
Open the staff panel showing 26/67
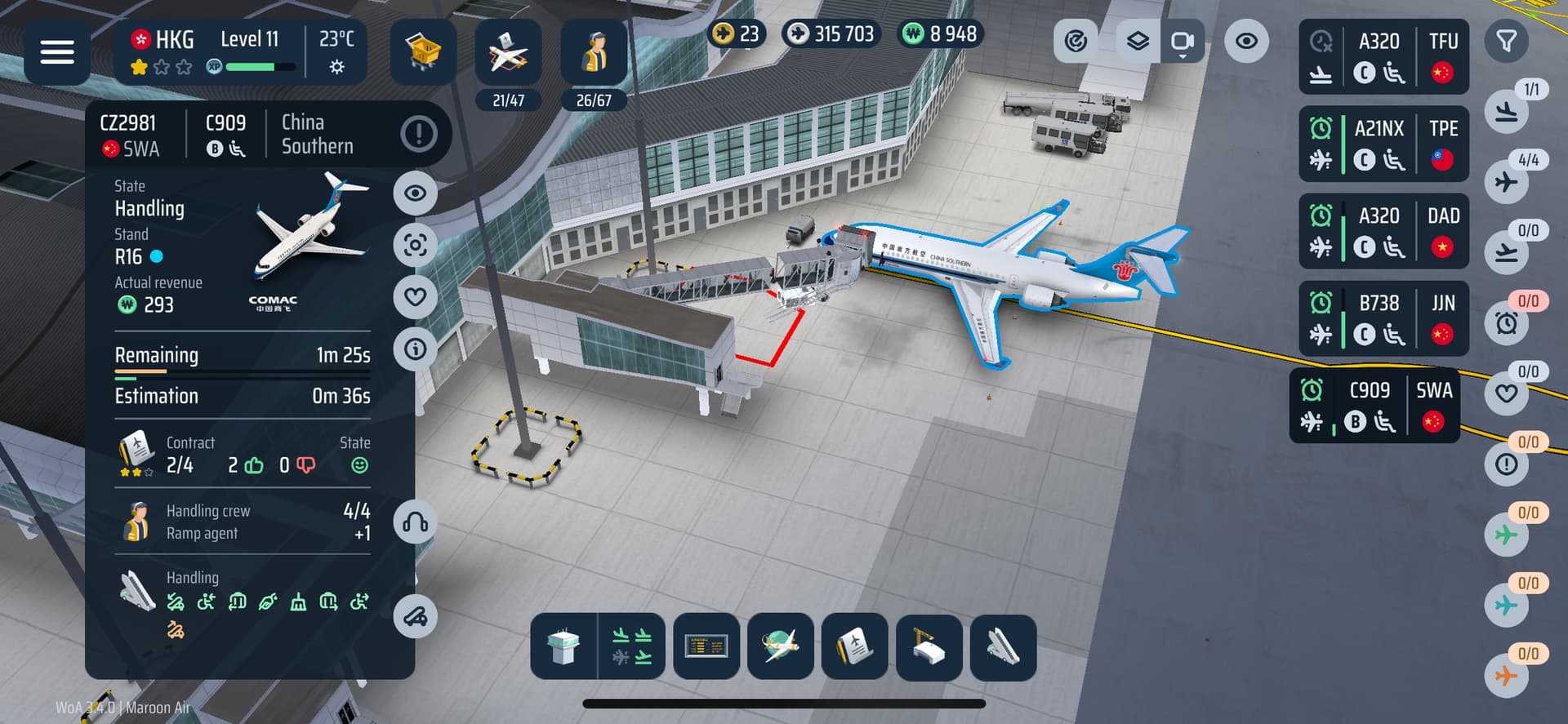(x=594, y=53)
